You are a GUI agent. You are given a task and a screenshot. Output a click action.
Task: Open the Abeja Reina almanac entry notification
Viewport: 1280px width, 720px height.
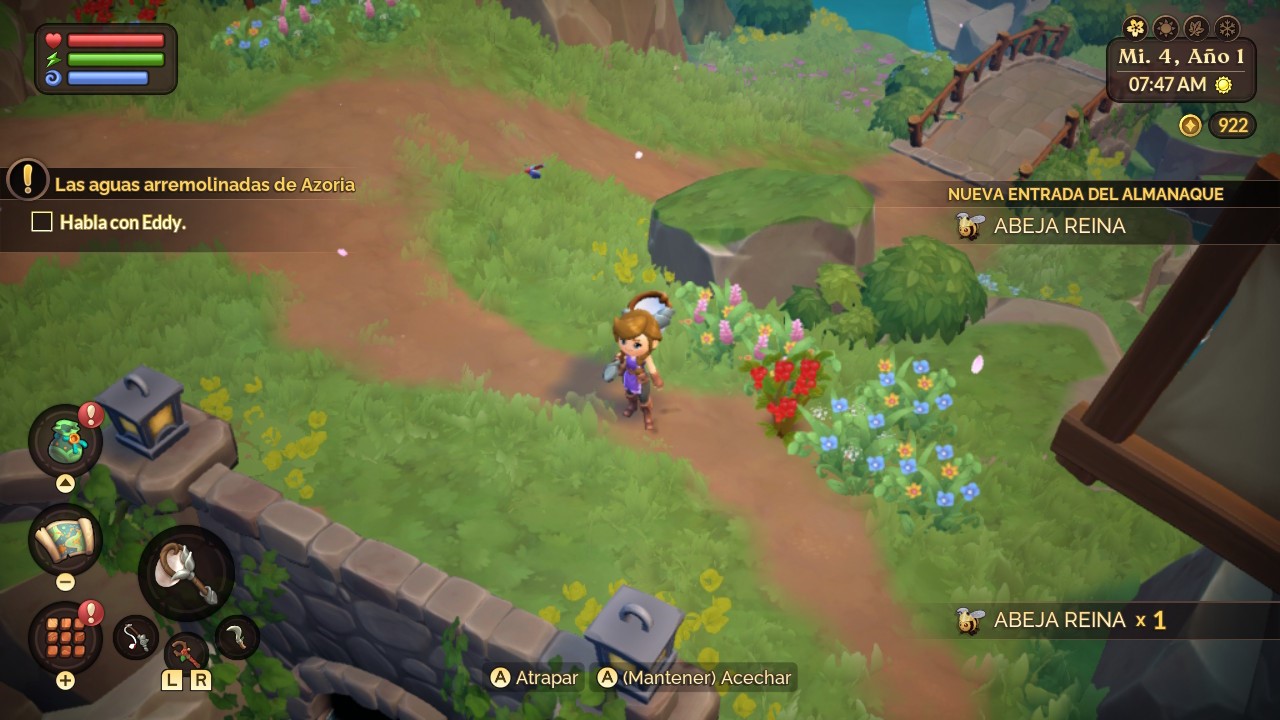pyautogui.click(x=1060, y=226)
